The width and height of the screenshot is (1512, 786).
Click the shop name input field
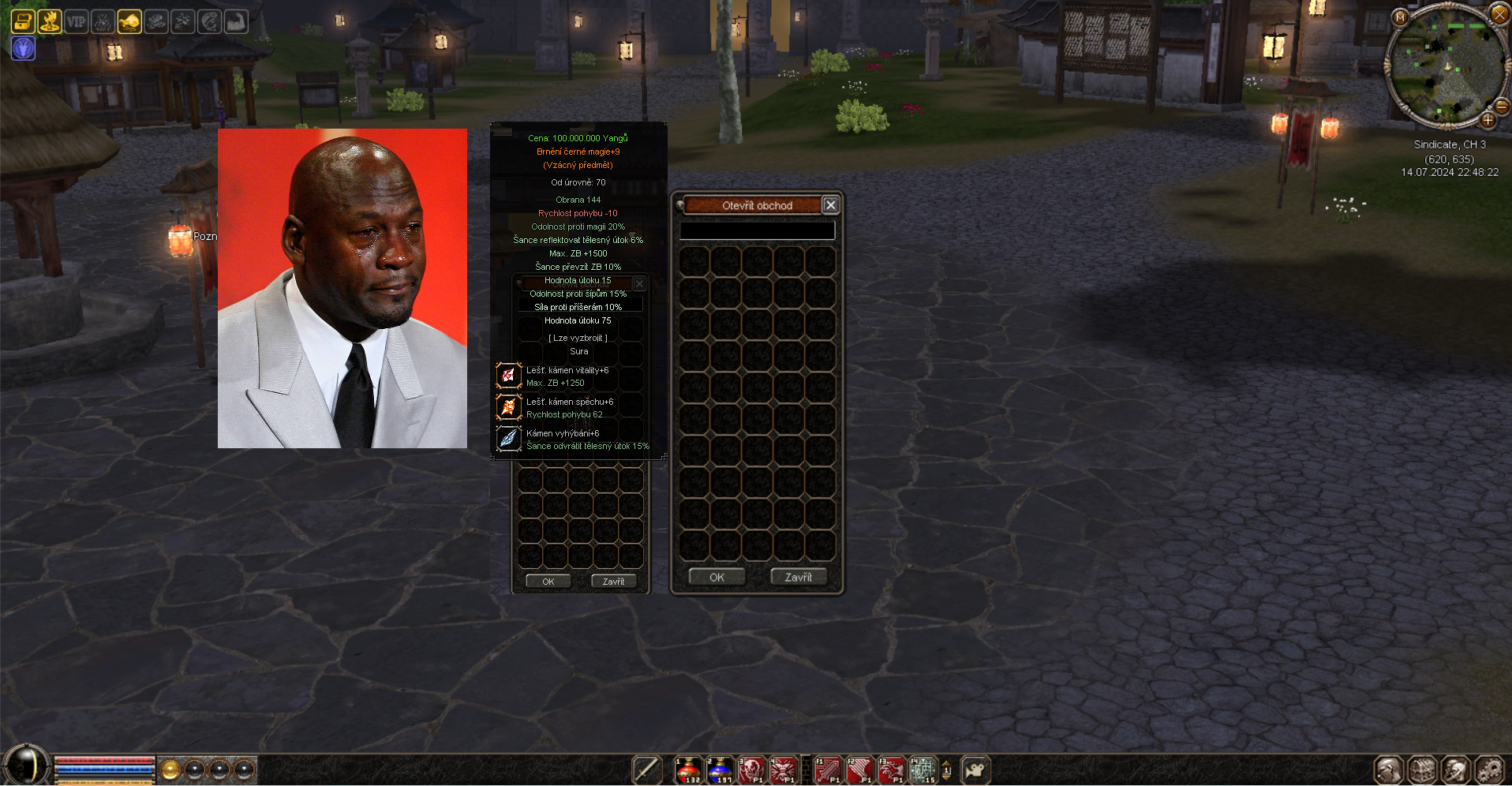[x=757, y=230]
